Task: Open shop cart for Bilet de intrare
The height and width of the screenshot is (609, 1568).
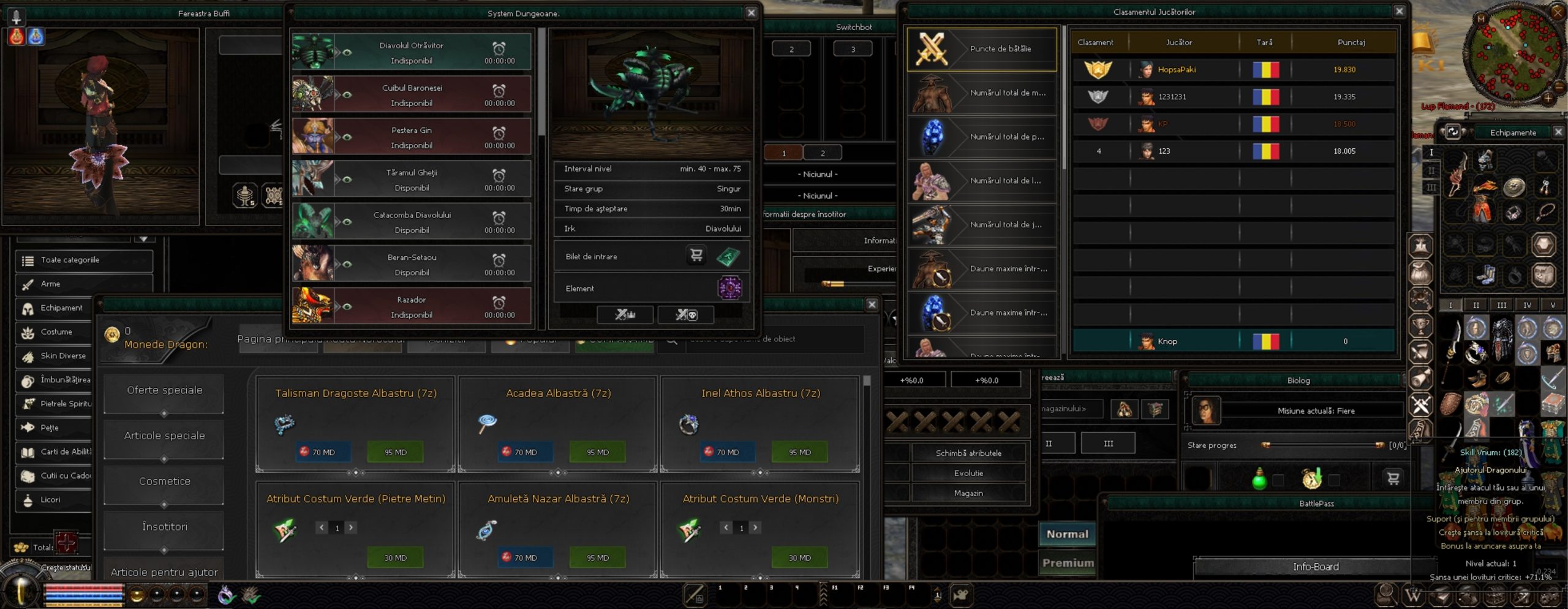Action: coord(696,255)
